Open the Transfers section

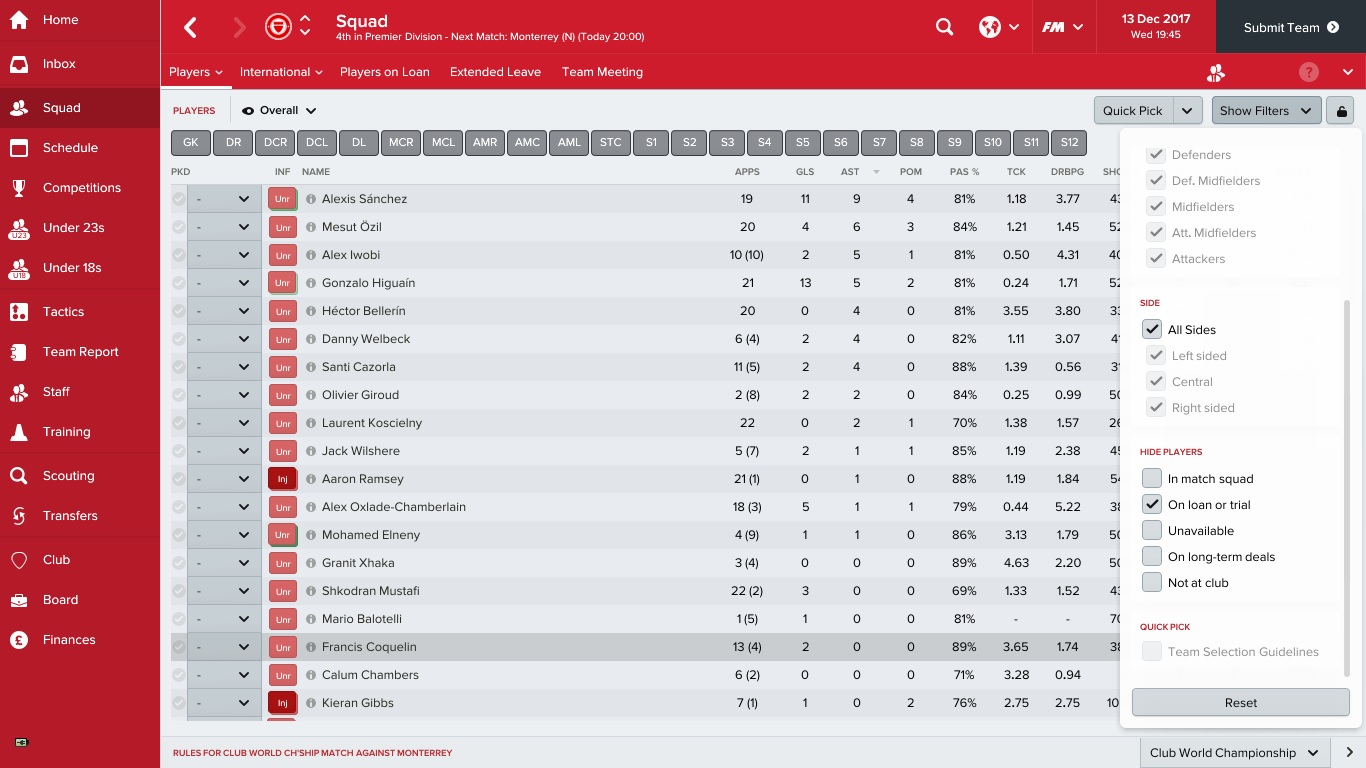click(x=70, y=516)
